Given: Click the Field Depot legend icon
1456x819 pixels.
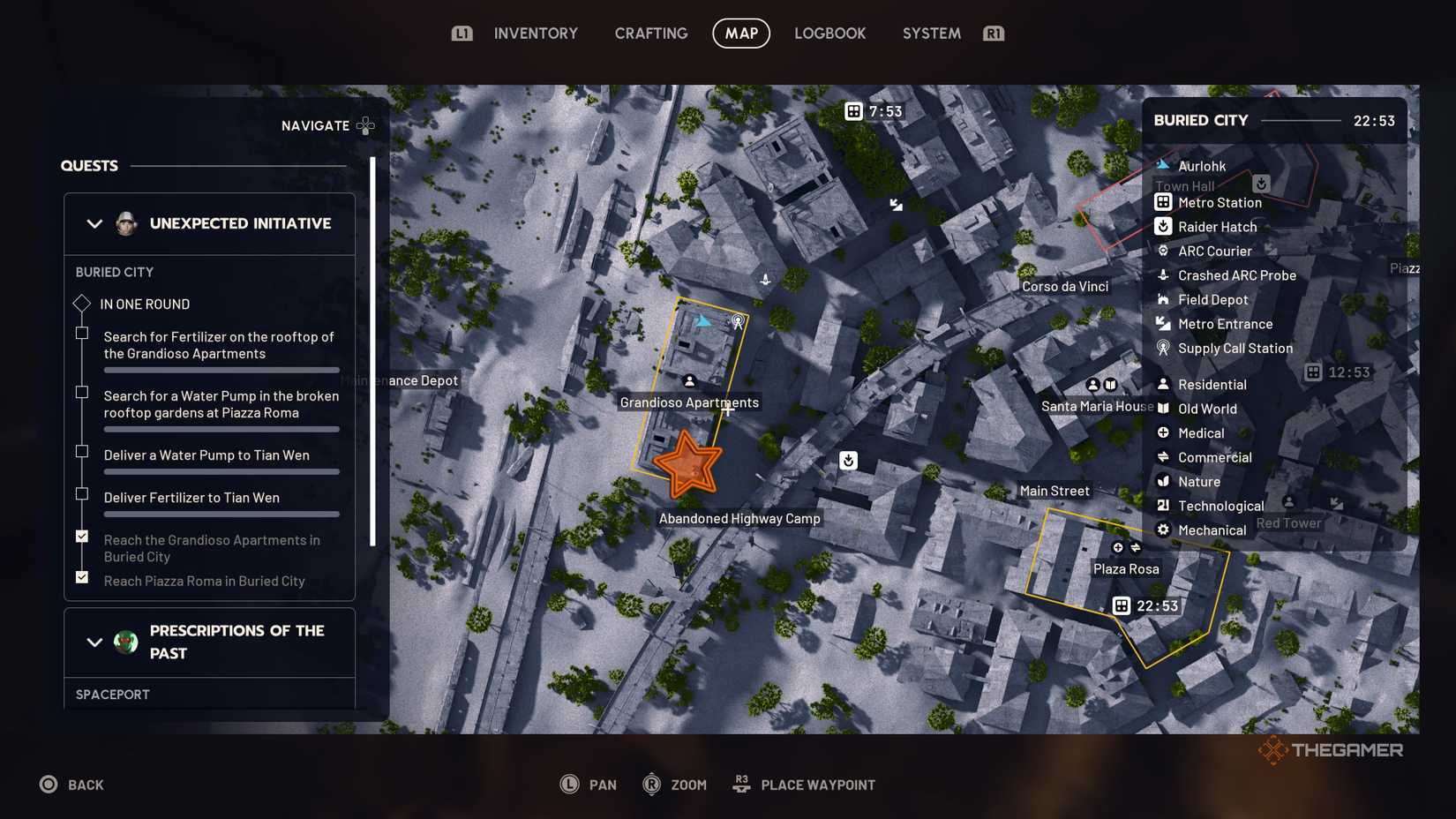Looking at the screenshot, I should pos(1163,299).
